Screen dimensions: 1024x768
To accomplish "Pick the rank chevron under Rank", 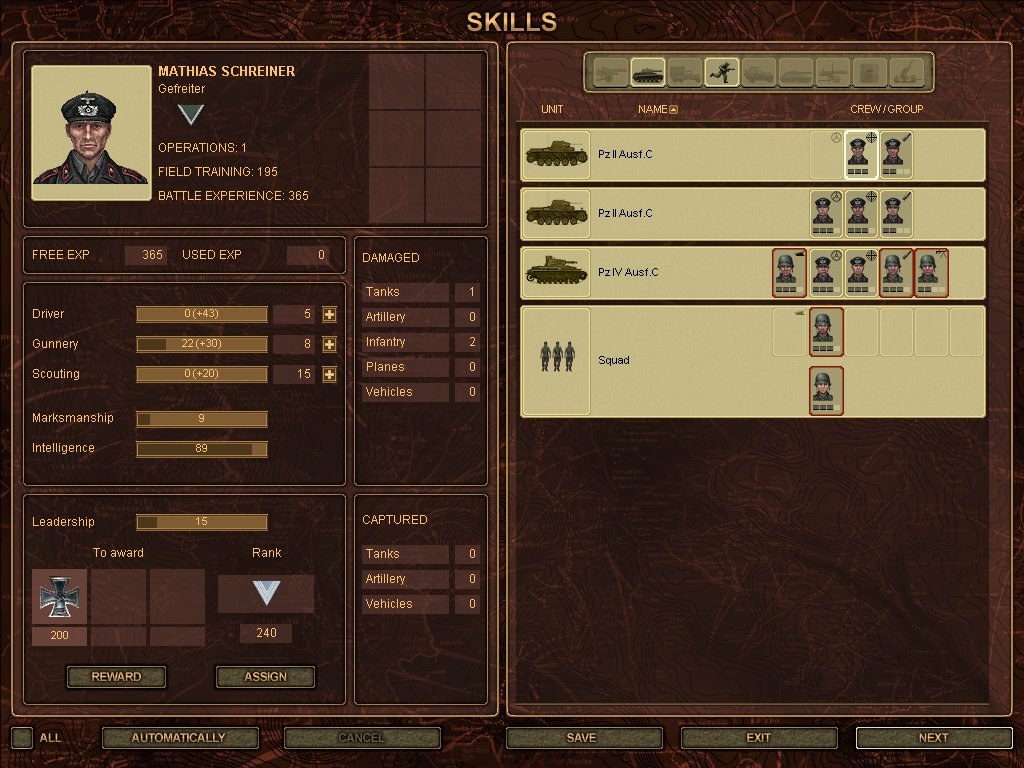I will click(265, 593).
